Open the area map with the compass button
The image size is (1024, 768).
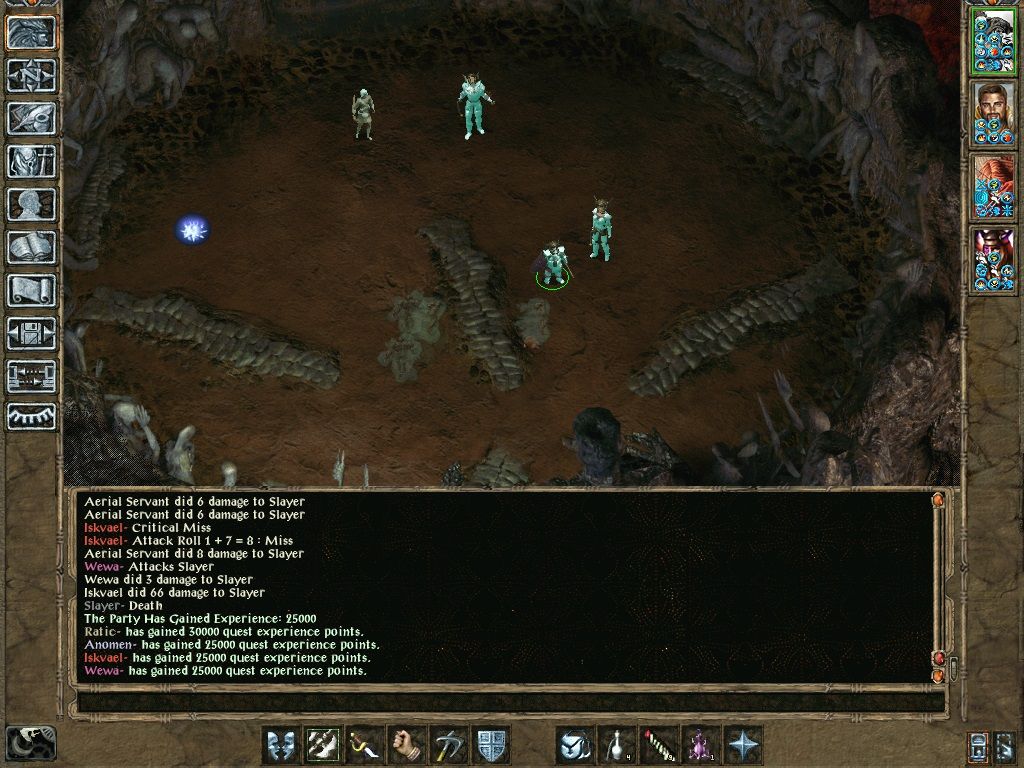click(x=32, y=75)
